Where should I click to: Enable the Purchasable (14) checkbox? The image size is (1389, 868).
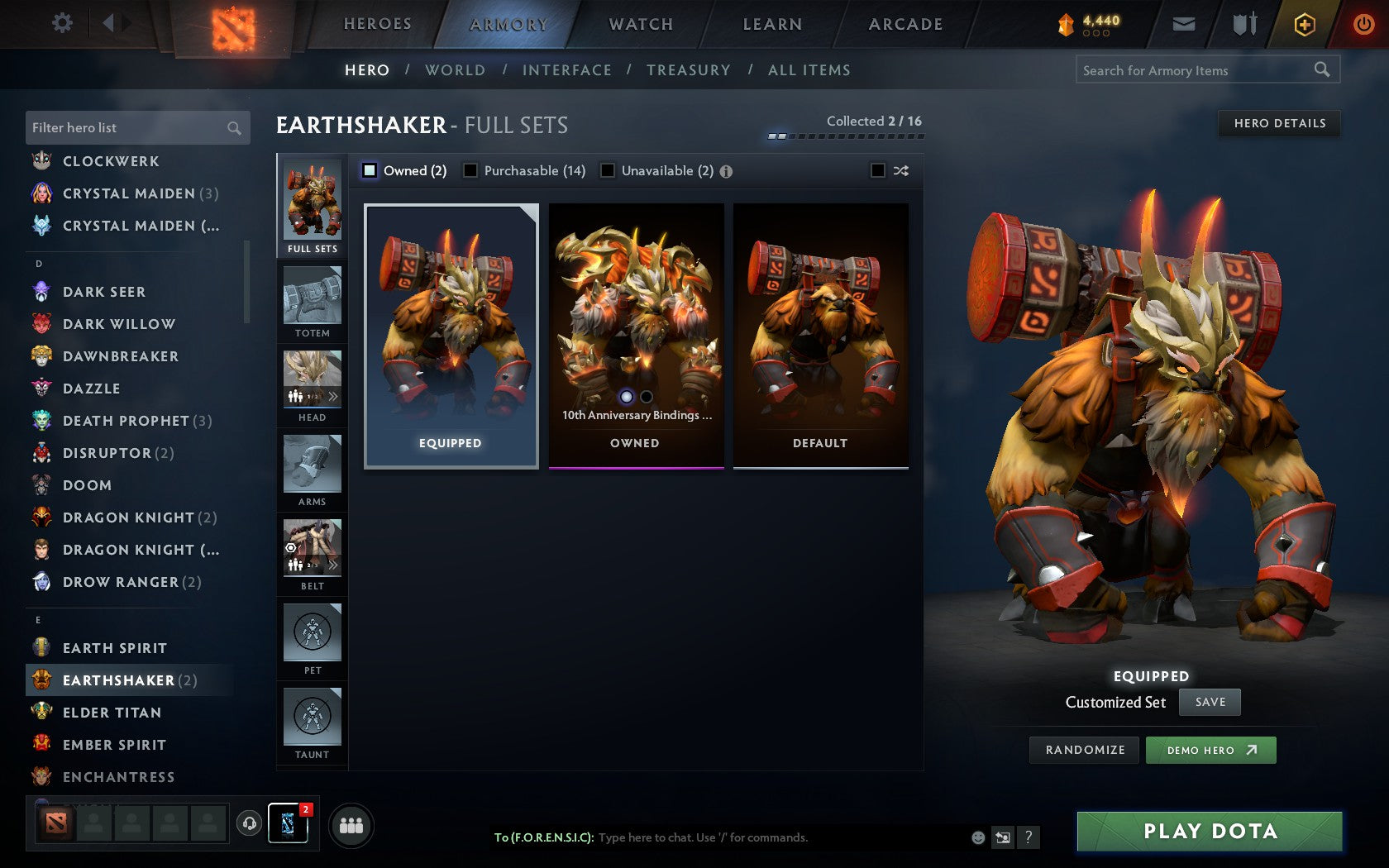click(x=471, y=170)
